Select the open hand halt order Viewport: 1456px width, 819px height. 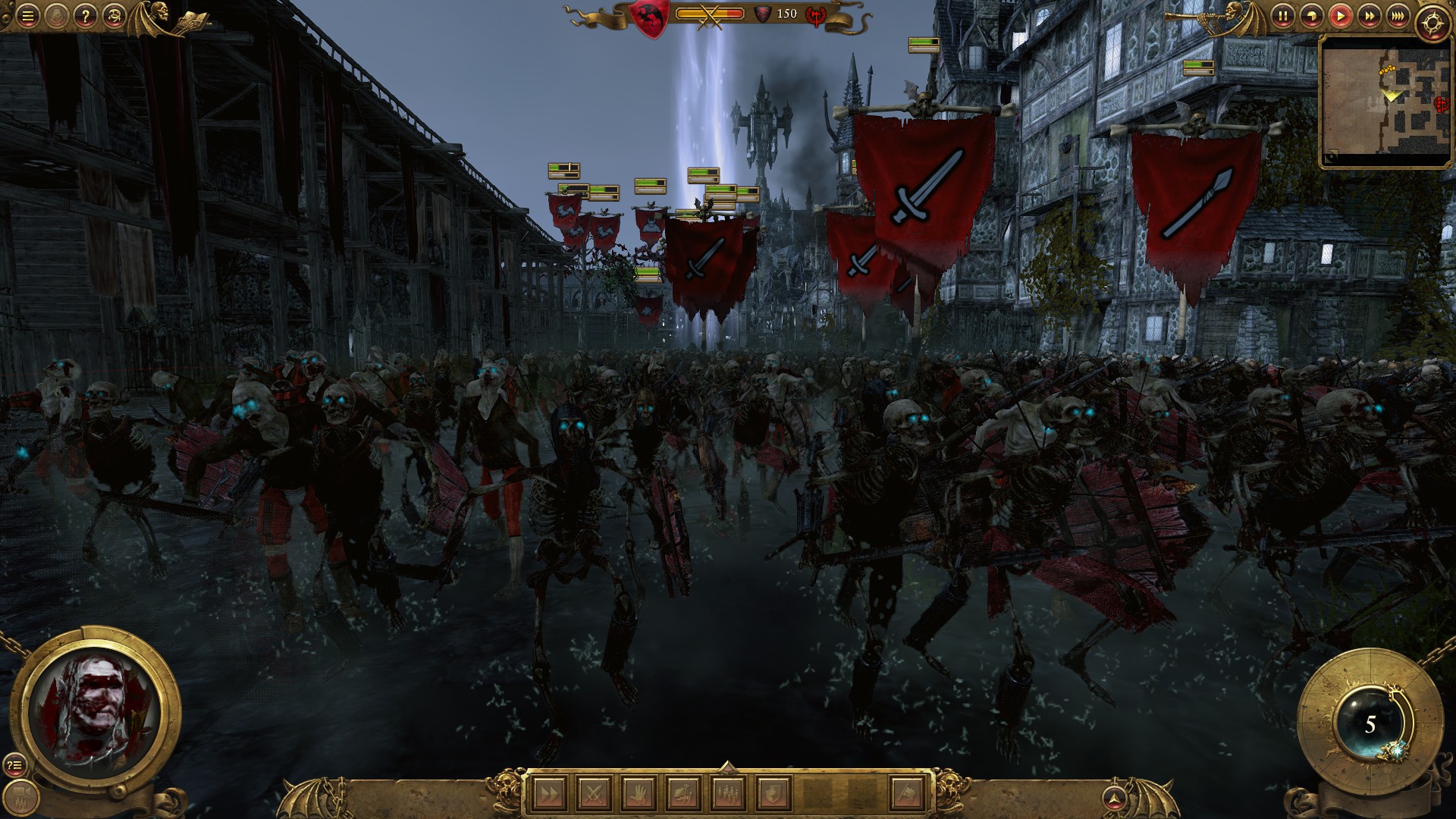pyautogui.click(x=637, y=794)
